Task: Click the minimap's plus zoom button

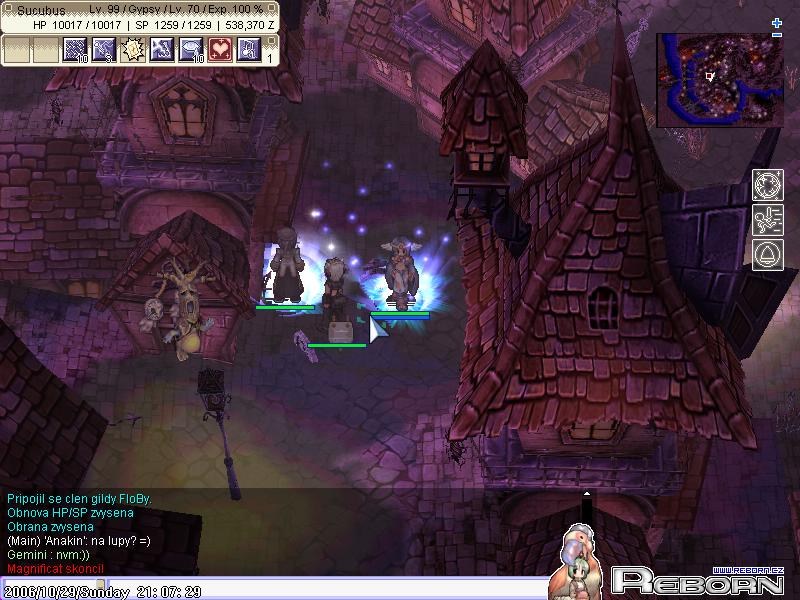Action: click(777, 23)
